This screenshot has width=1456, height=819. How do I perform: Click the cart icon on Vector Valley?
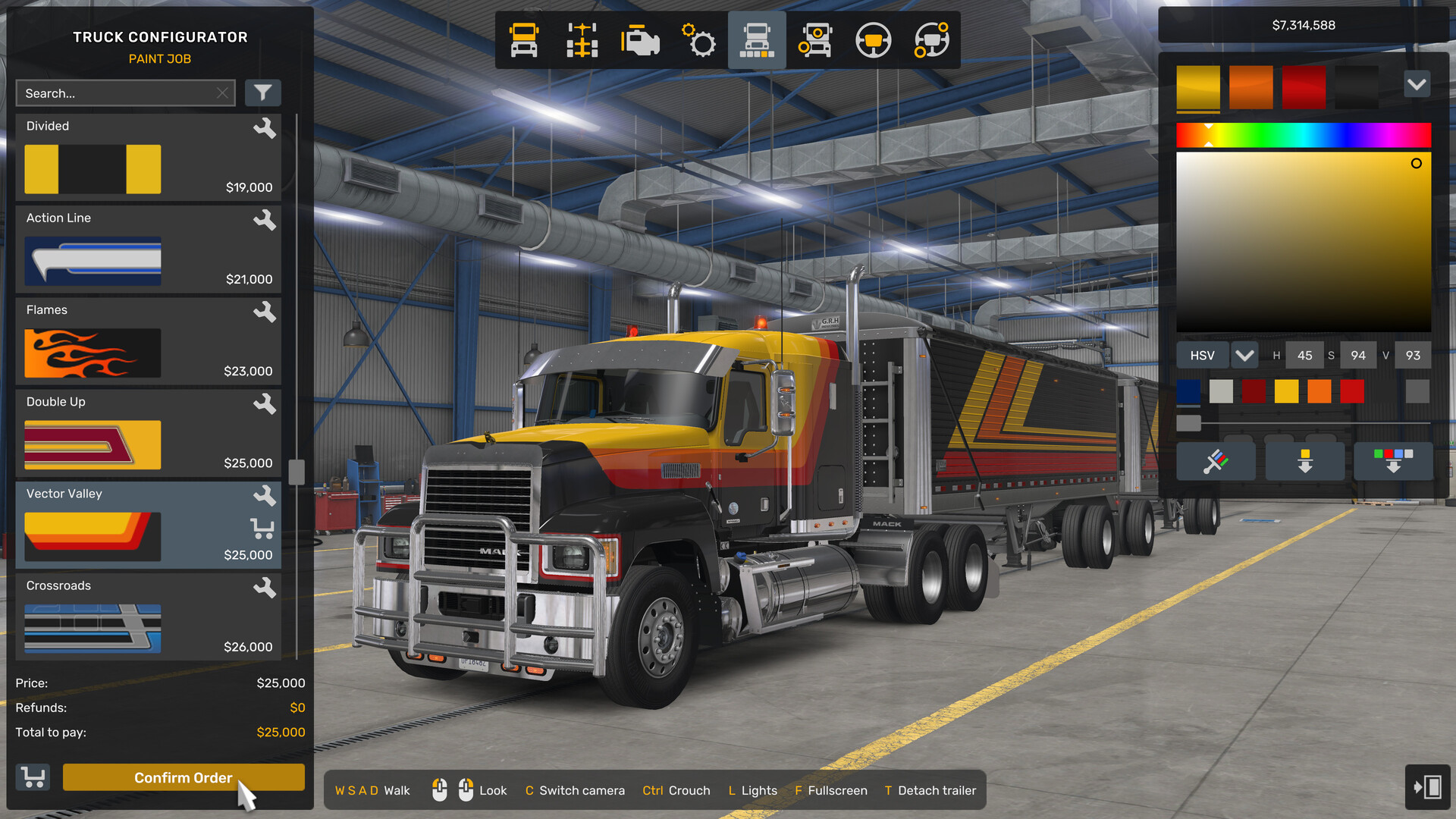pos(263,529)
